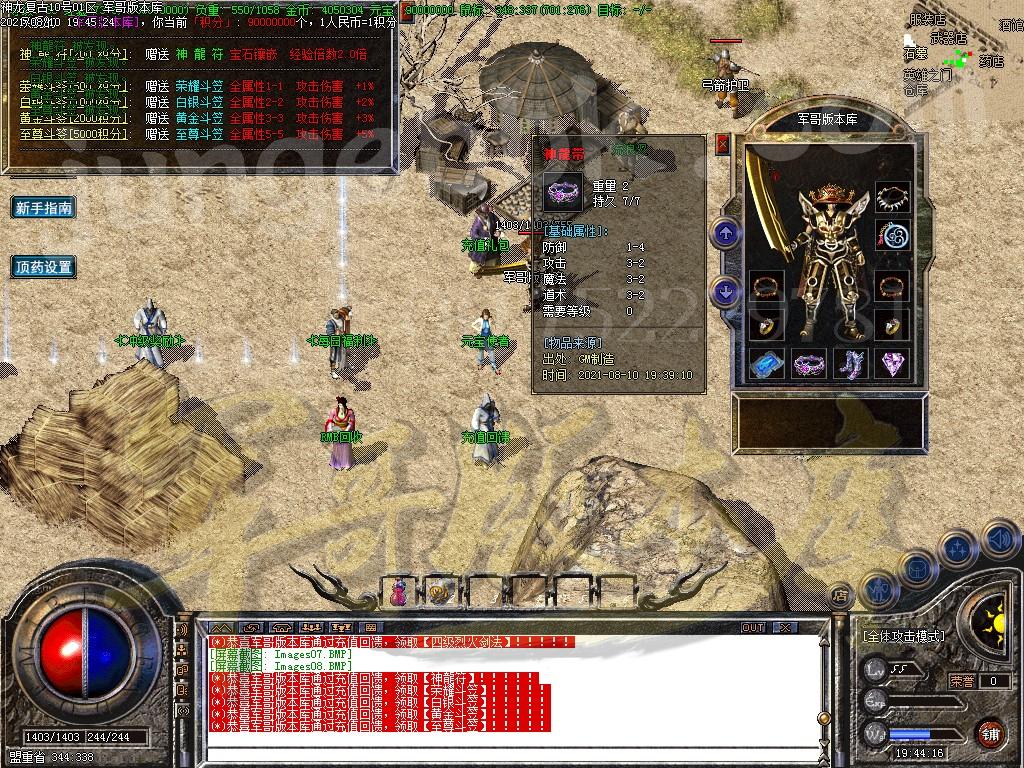Screen dimensions: 1024x768
Task: Click the up arrow beside equipment panel
Action: click(726, 235)
